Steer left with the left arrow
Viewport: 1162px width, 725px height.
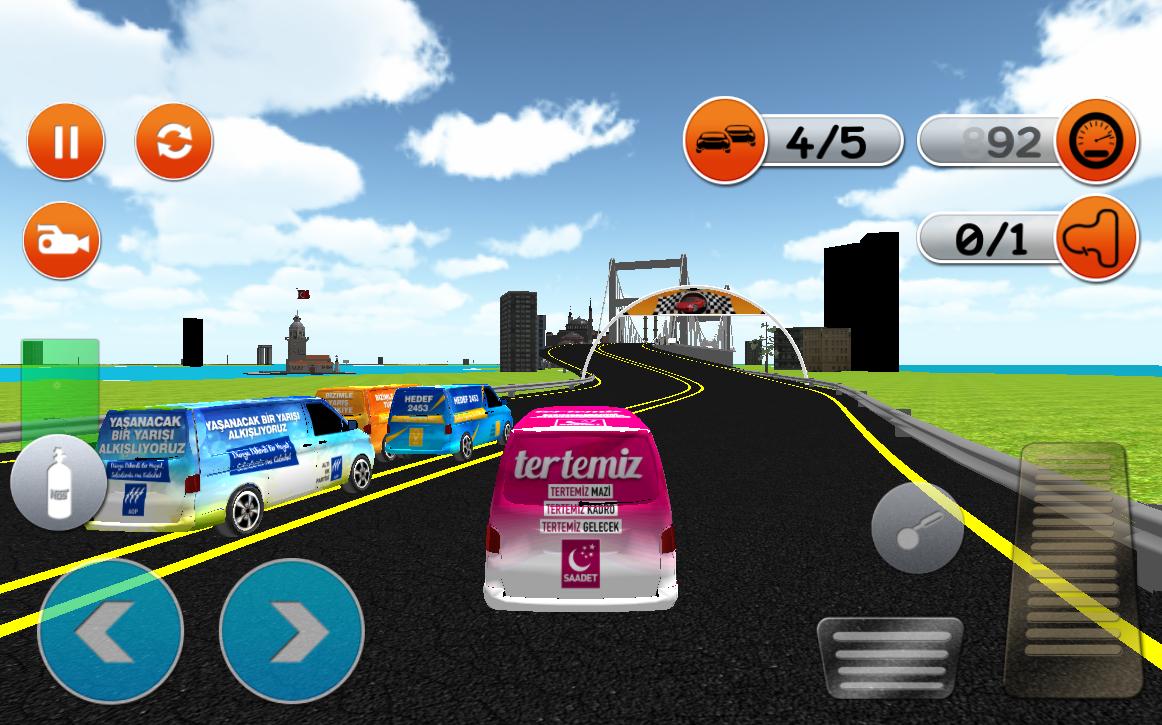pyautogui.click(x=110, y=631)
